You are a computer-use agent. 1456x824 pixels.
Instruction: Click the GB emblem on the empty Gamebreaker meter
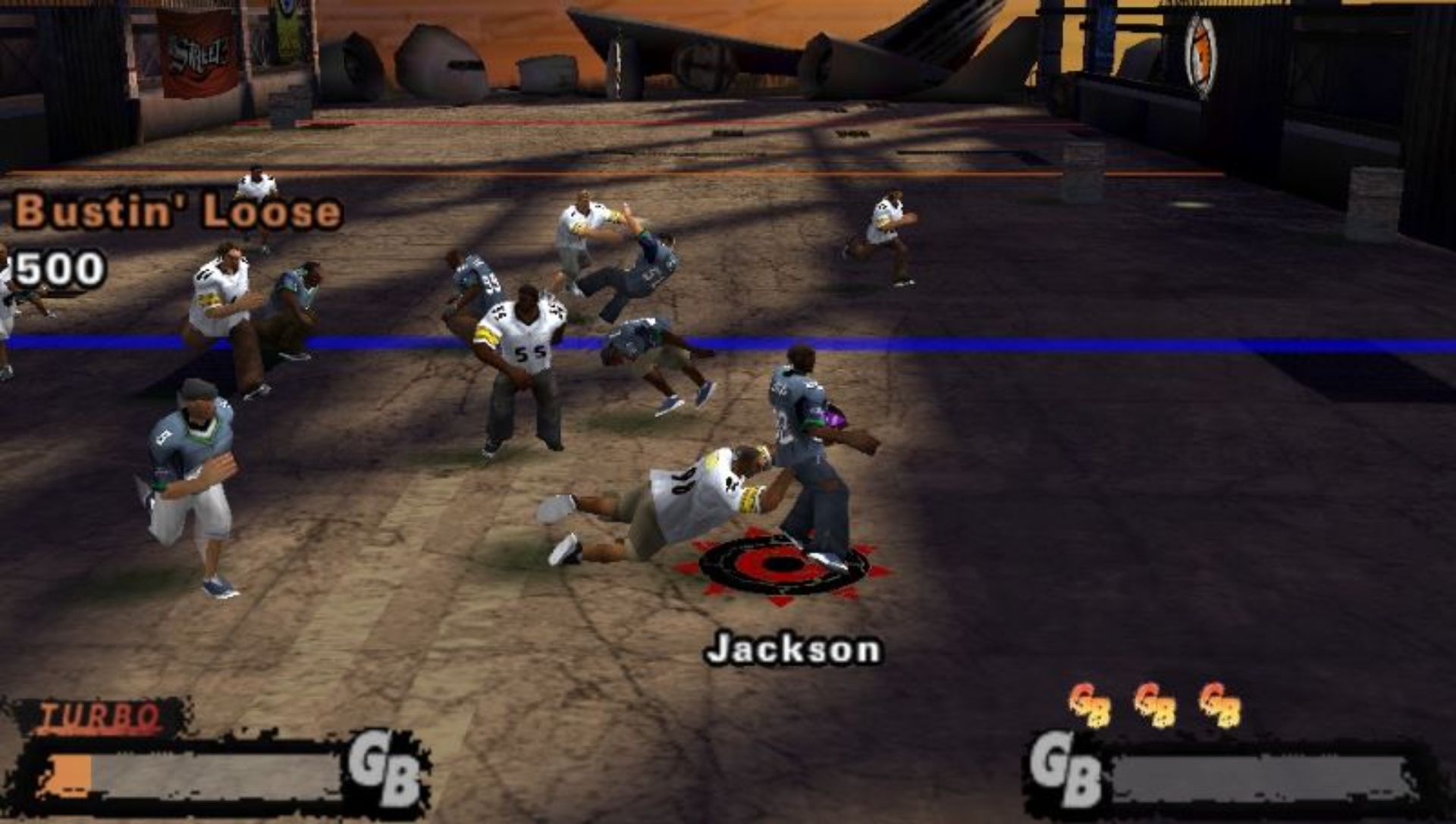[x=1066, y=770]
